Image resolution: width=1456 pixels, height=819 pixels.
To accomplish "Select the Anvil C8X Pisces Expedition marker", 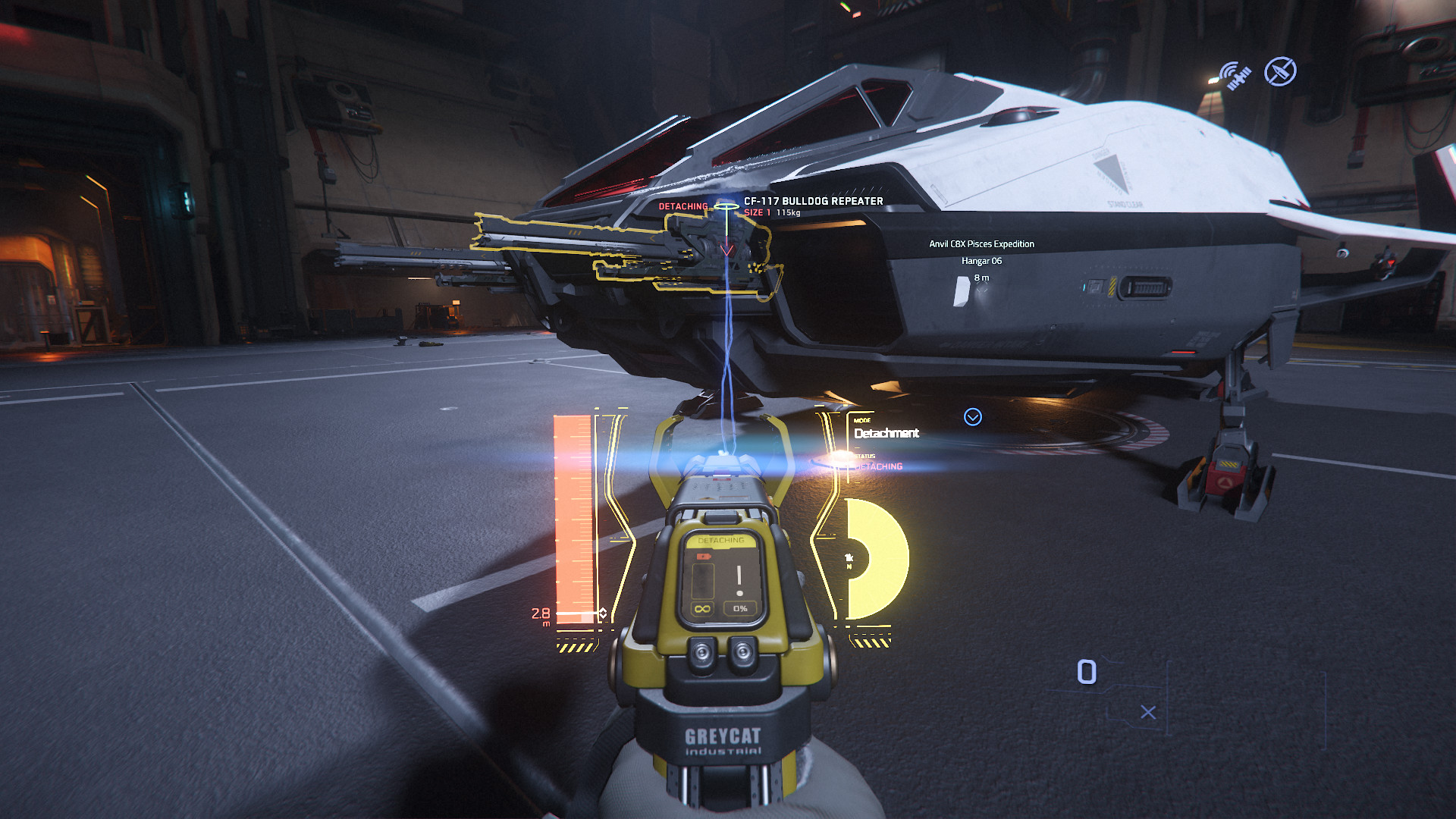I will click(x=981, y=244).
